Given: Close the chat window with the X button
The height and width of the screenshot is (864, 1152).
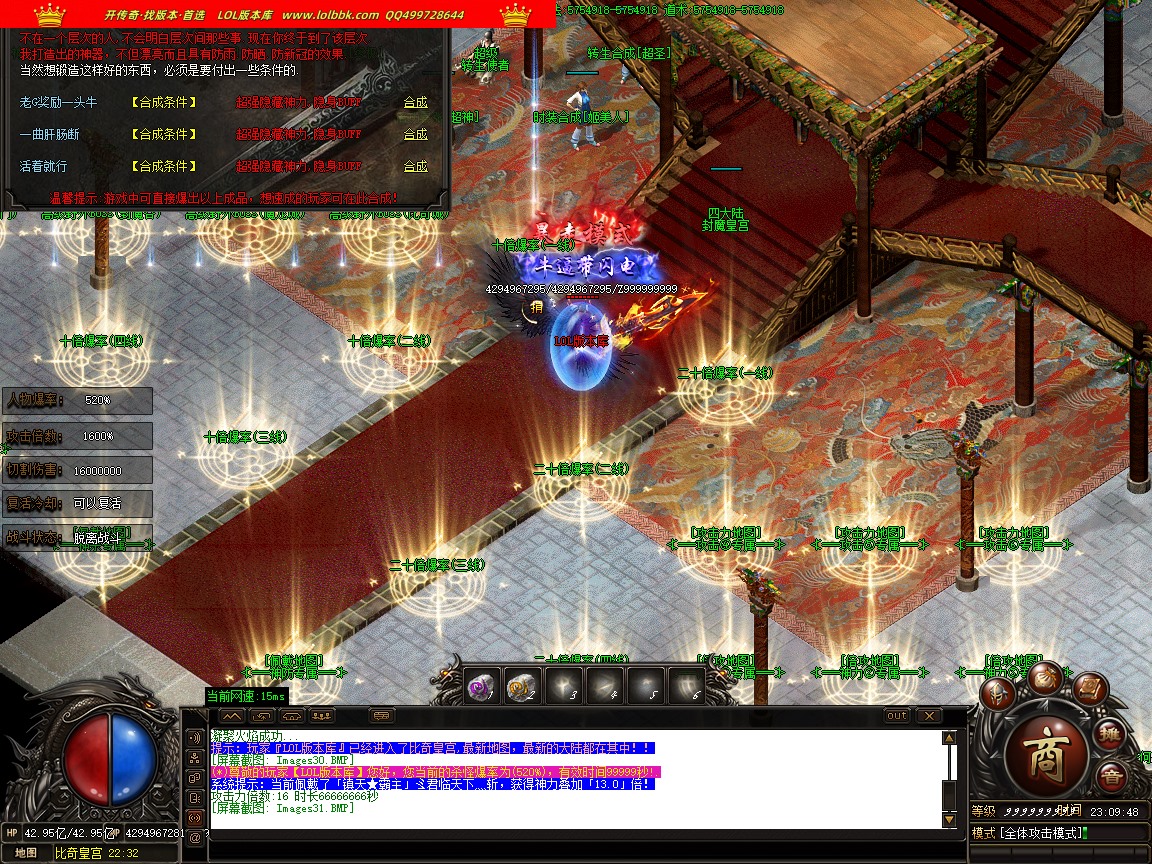Looking at the screenshot, I should (x=929, y=716).
